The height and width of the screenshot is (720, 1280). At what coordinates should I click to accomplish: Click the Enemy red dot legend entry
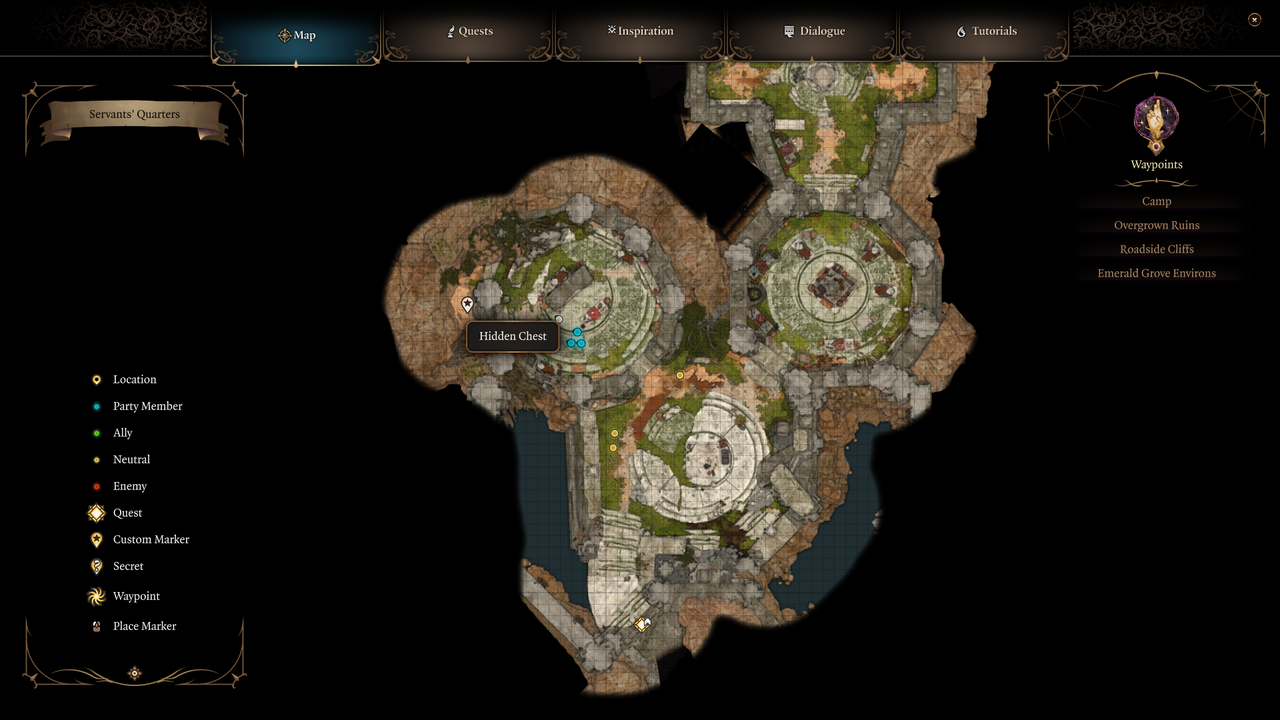[x=96, y=486]
